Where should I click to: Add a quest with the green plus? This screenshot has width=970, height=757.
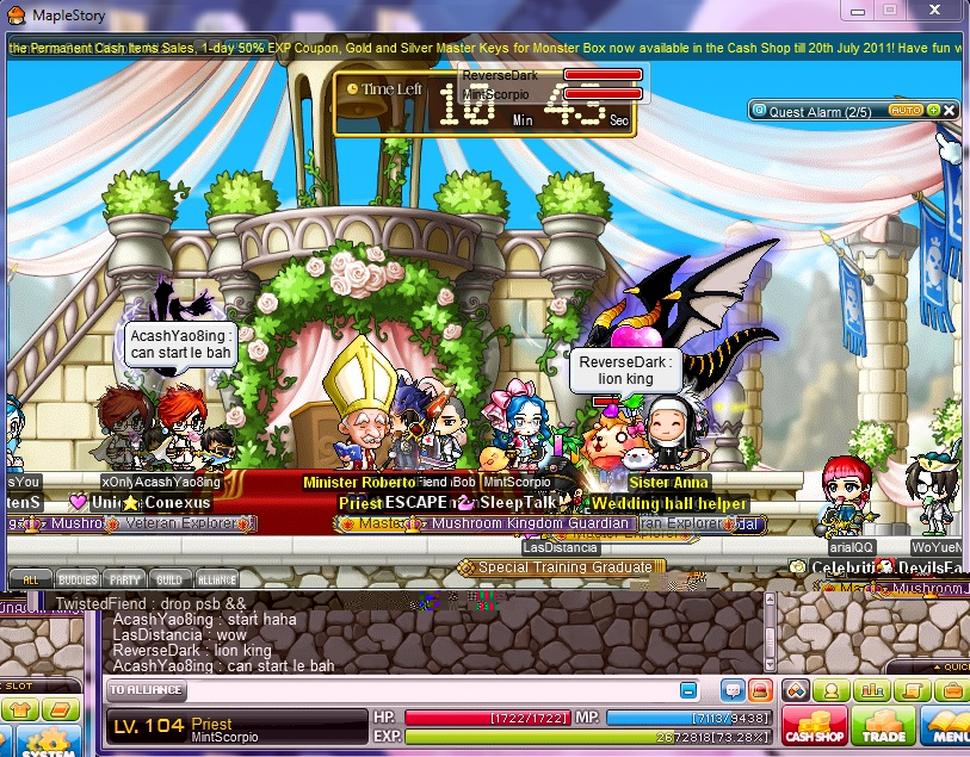point(932,111)
